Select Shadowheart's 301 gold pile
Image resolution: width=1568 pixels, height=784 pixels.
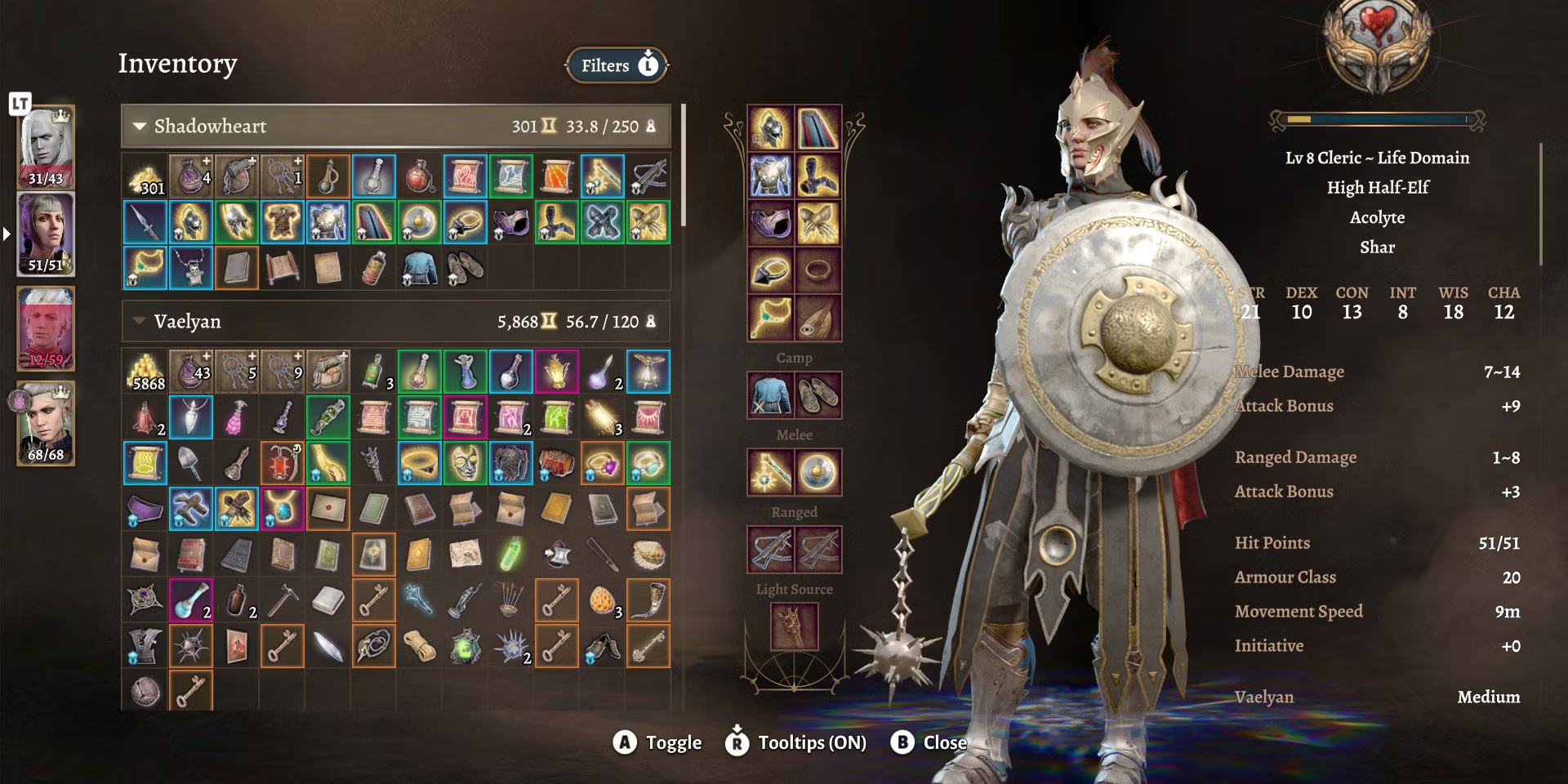pyautogui.click(x=145, y=177)
